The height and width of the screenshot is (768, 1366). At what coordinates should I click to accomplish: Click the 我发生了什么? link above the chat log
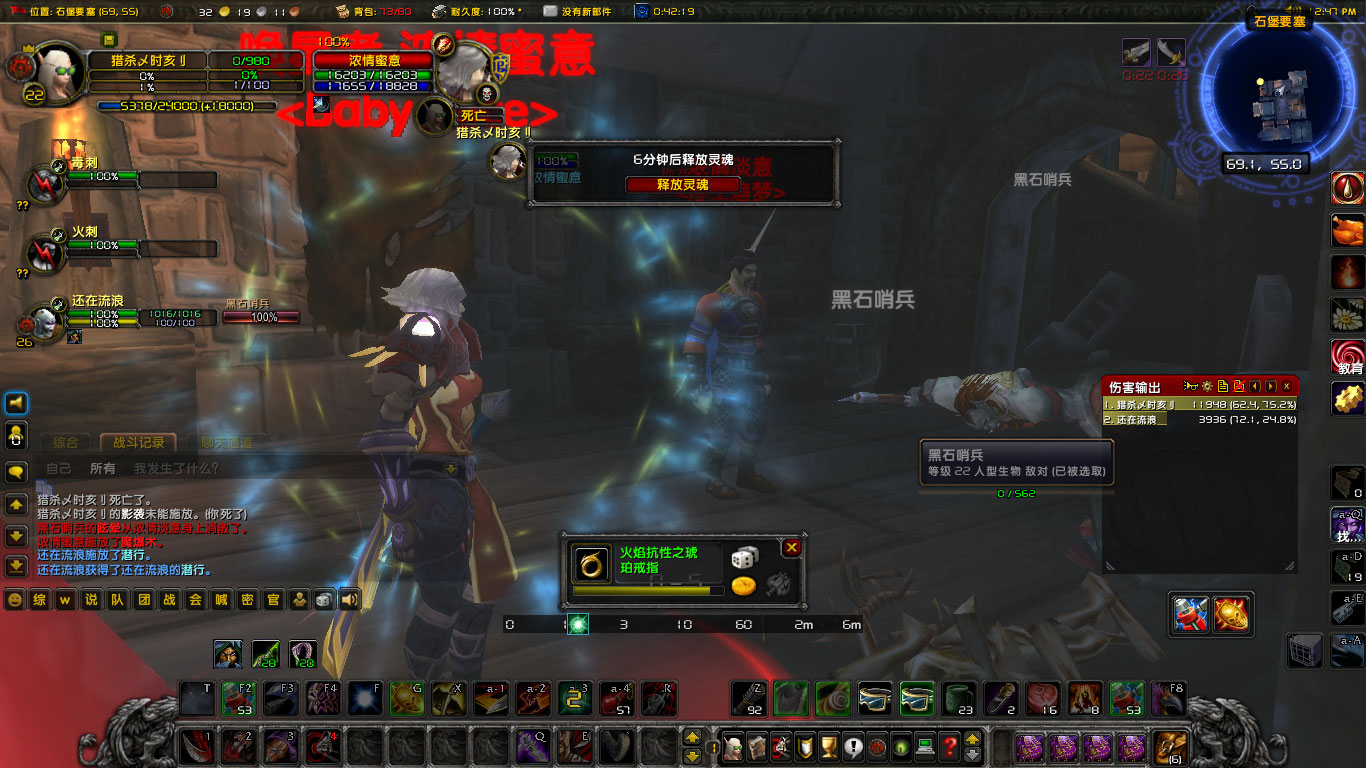pyautogui.click(x=176, y=467)
